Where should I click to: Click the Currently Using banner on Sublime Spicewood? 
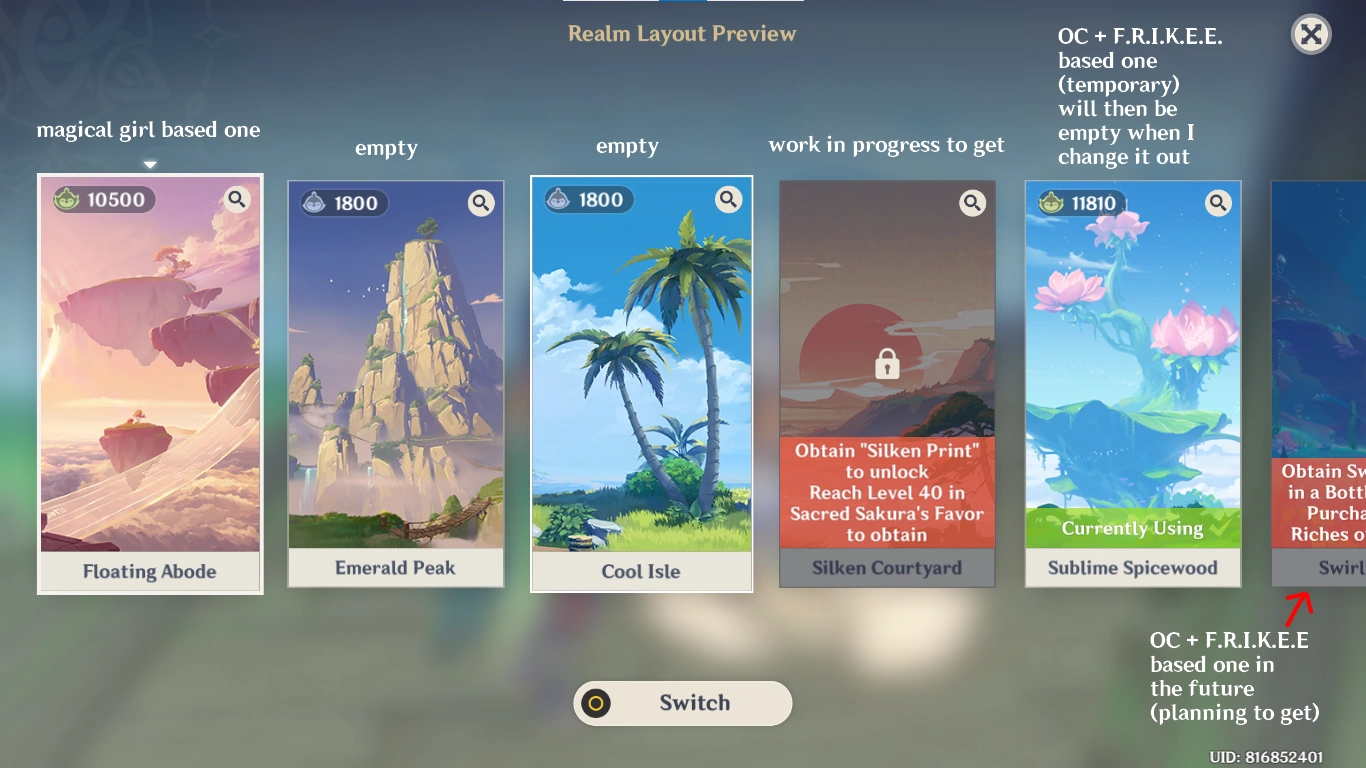tap(1133, 528)
